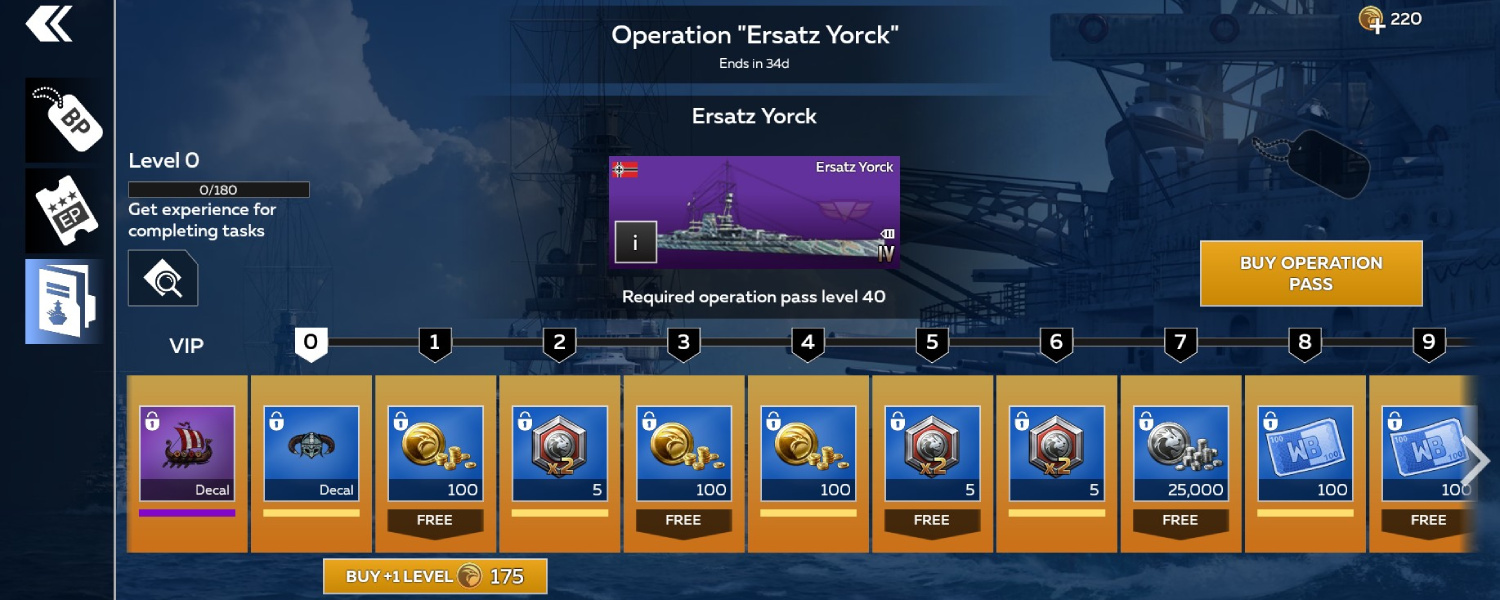
Task: Add gold via the 220 balance icon
Action: [x=1371, y=19]
